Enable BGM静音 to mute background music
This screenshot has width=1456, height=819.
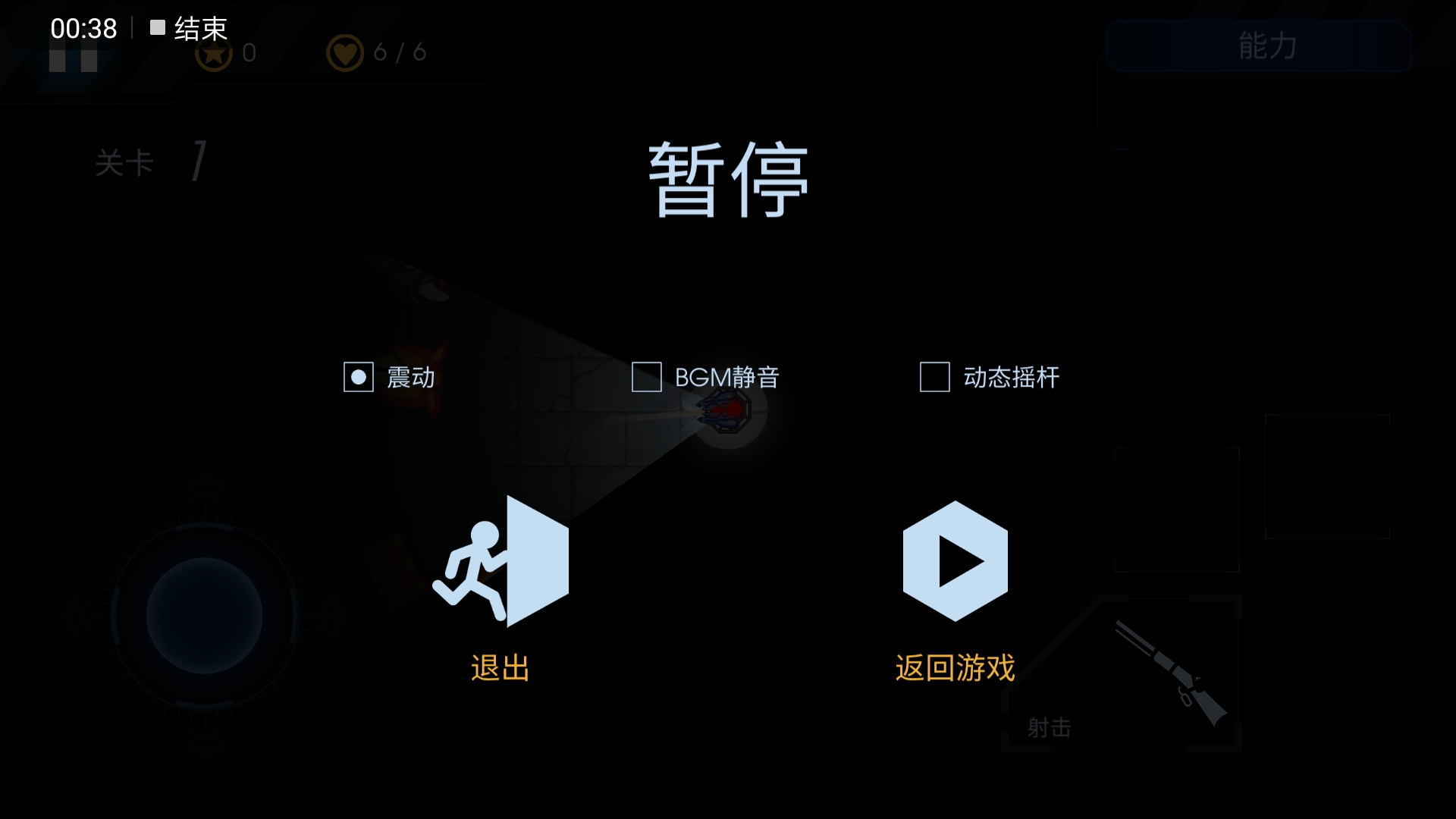[646, 377]
